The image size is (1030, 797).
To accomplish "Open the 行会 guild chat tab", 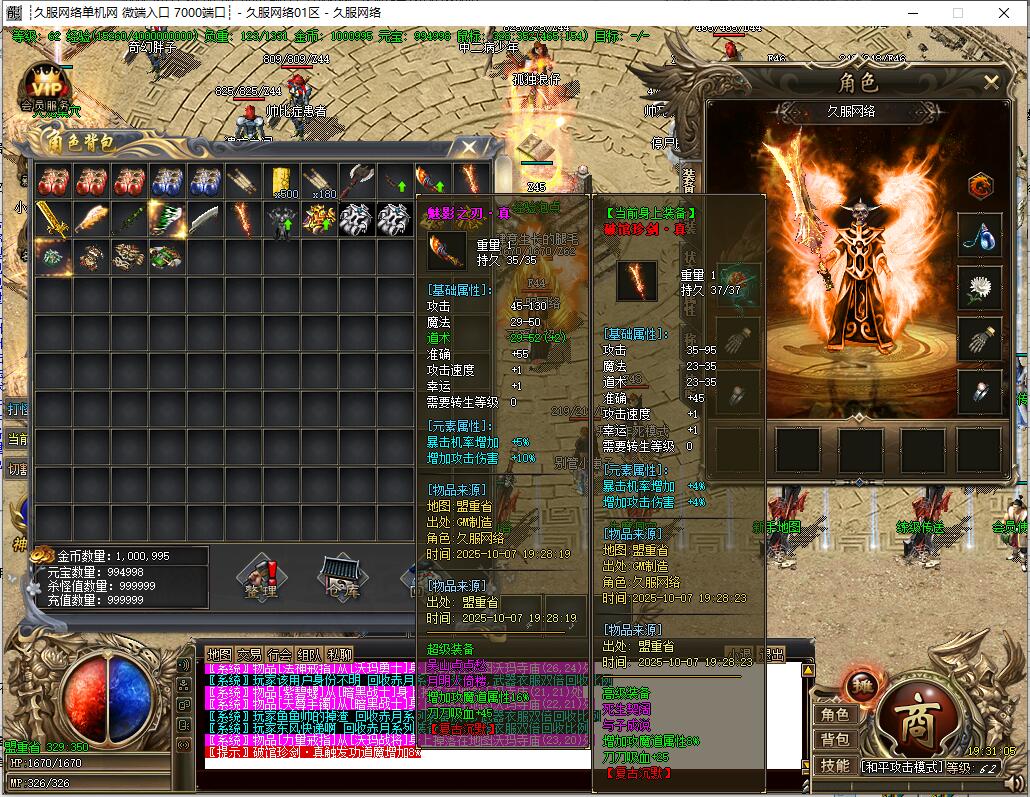I will (x=280, y=654).
